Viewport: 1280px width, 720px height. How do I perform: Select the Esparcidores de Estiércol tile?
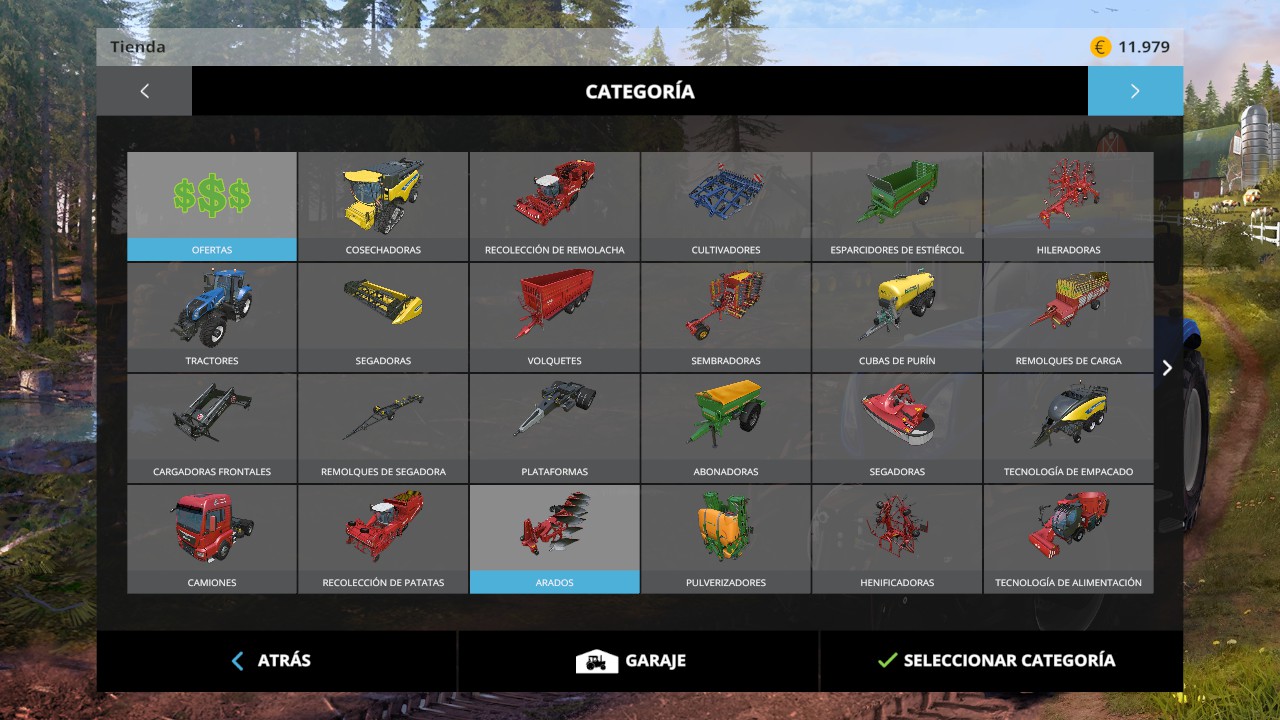(x=897, y=206)
